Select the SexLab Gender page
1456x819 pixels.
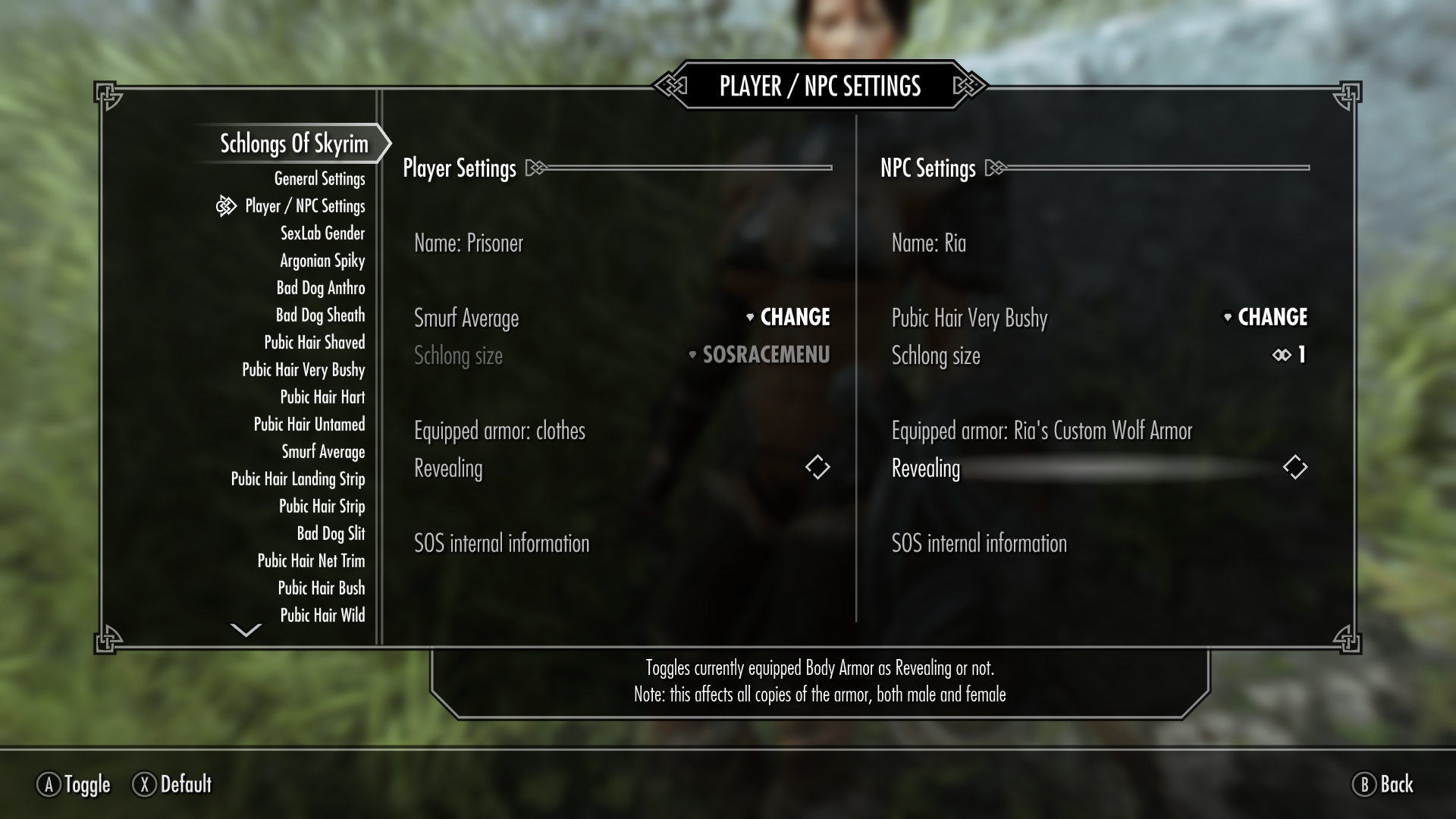[322, 234]
